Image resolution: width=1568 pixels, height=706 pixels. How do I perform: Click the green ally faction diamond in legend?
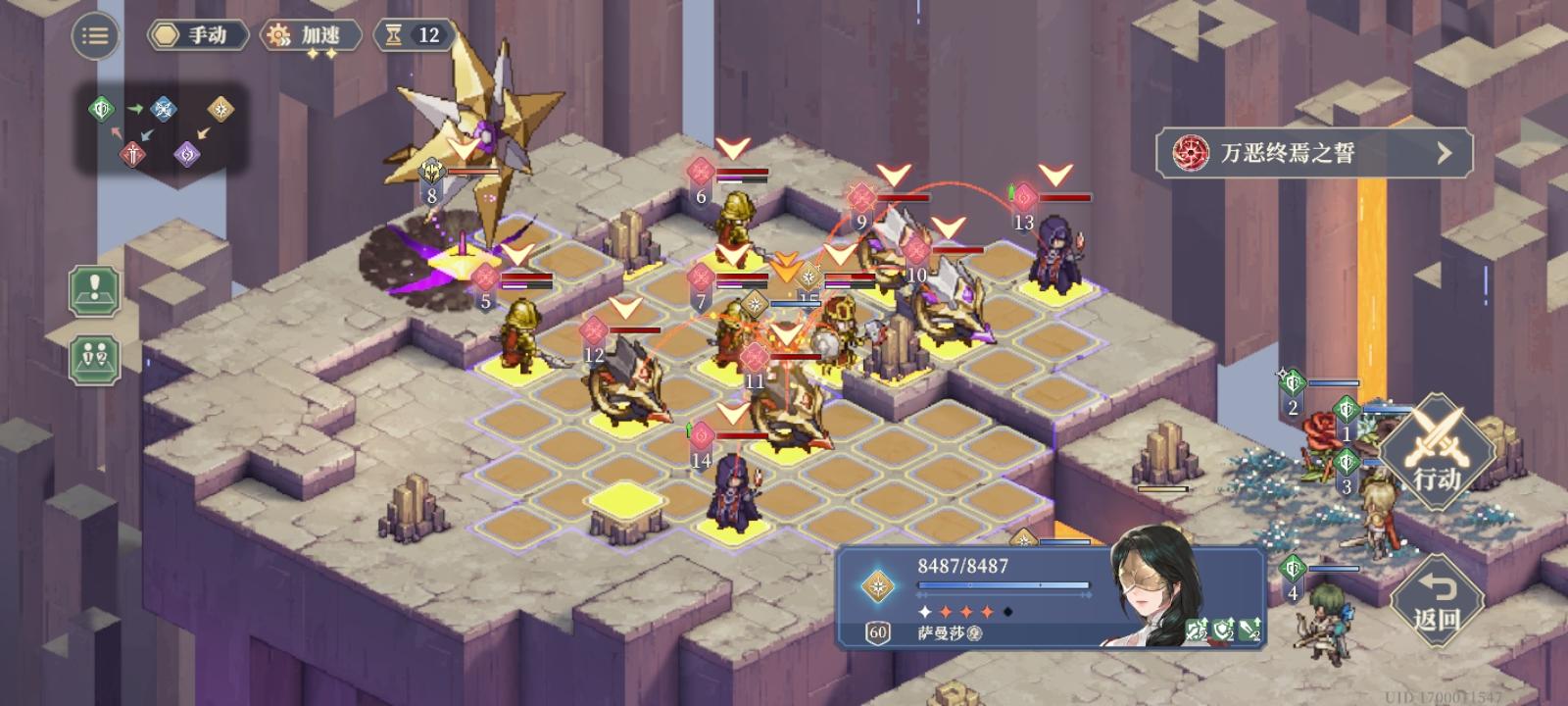(x=102, y=109)
